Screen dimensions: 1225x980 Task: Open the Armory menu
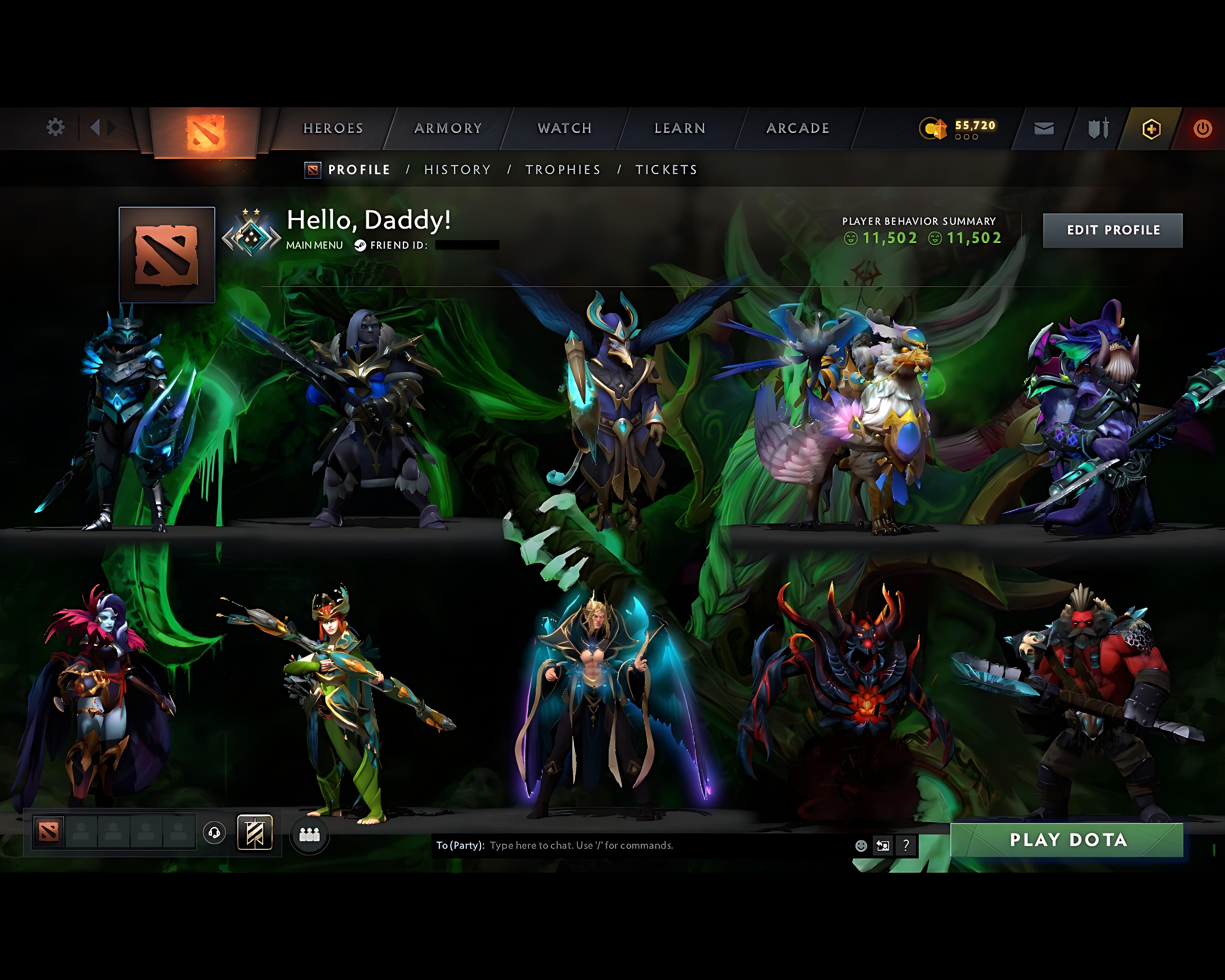448,128
